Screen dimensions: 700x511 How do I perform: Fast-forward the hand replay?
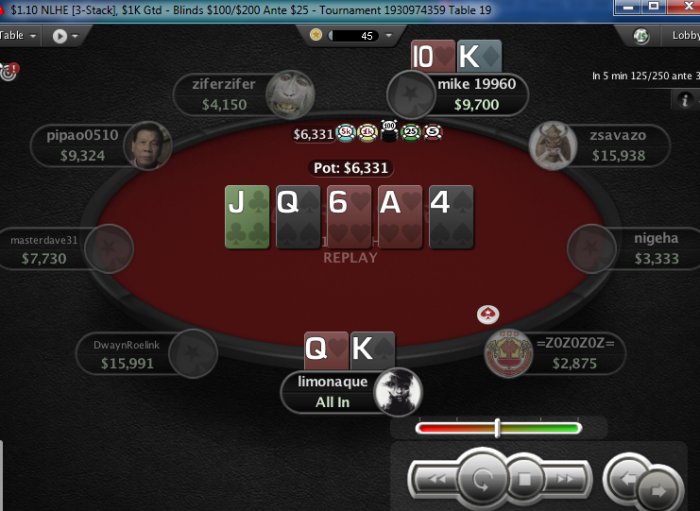pyautogui.click(x=567, y=480)
